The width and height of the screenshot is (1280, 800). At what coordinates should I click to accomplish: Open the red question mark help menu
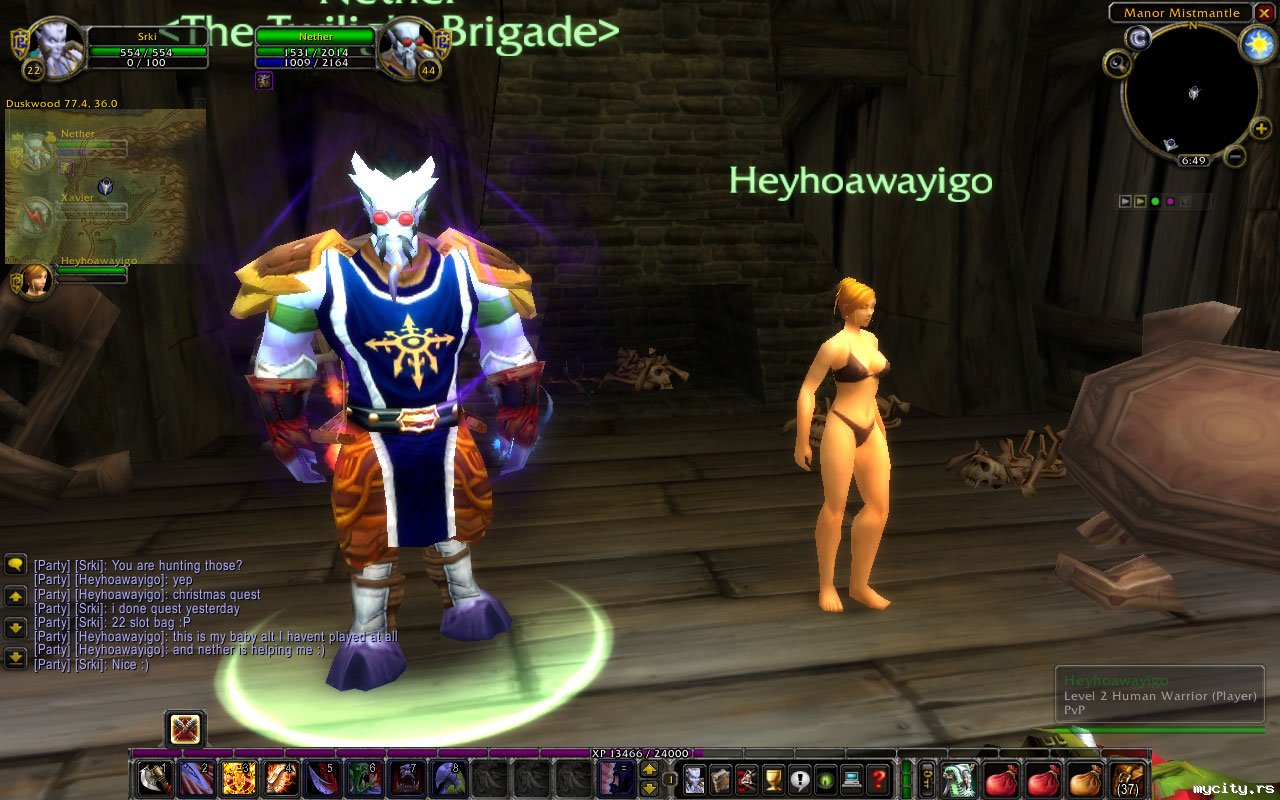(879, 779)
